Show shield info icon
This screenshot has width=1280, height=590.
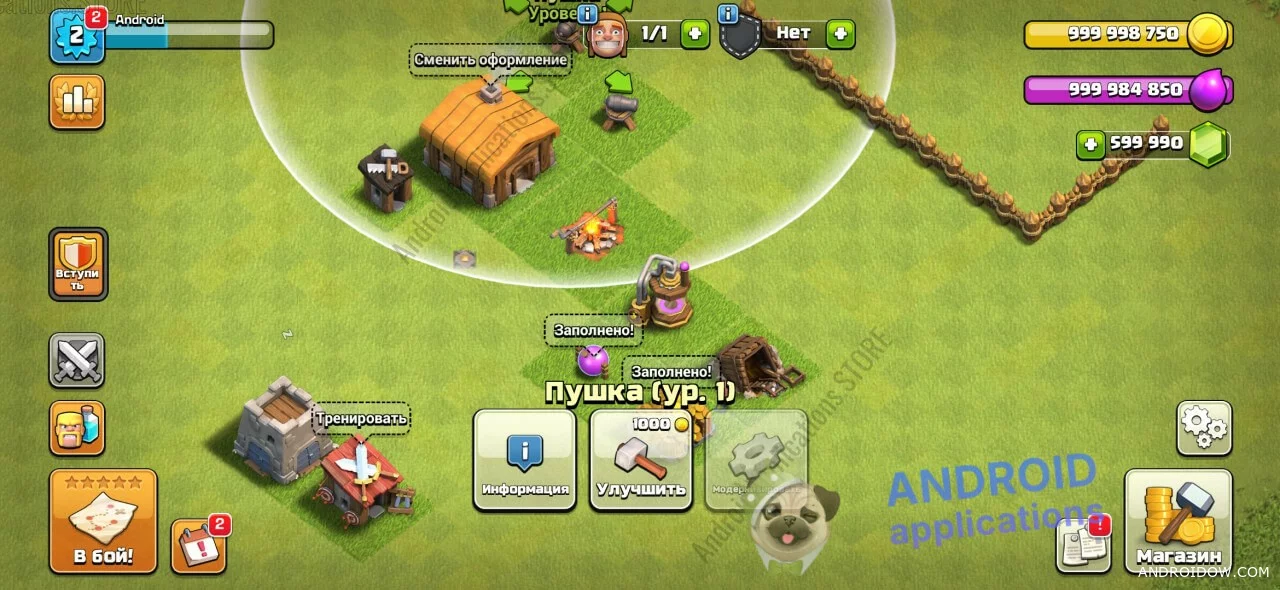tap(728, 14)
